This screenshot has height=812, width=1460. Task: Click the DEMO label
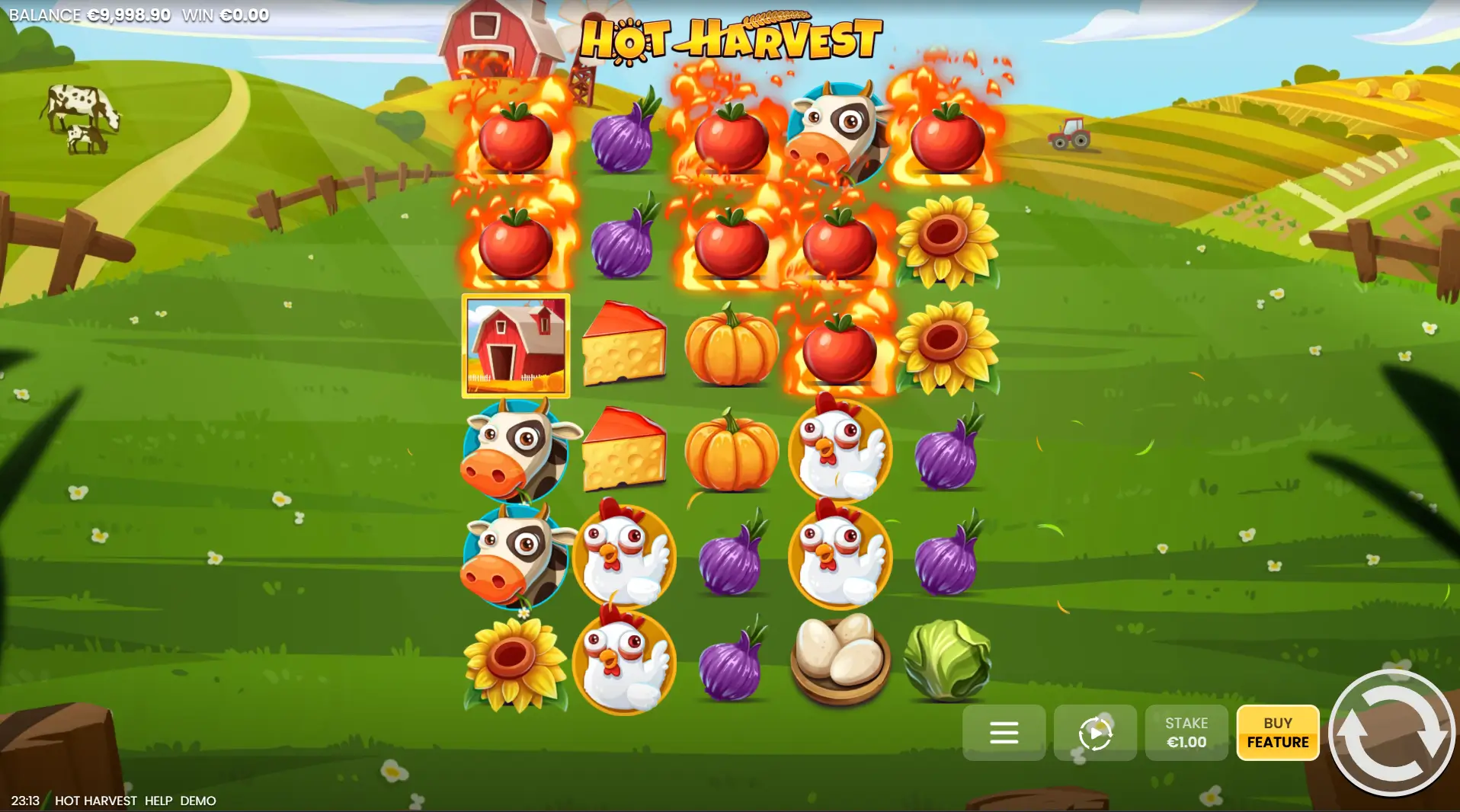(x=198, y=801)
